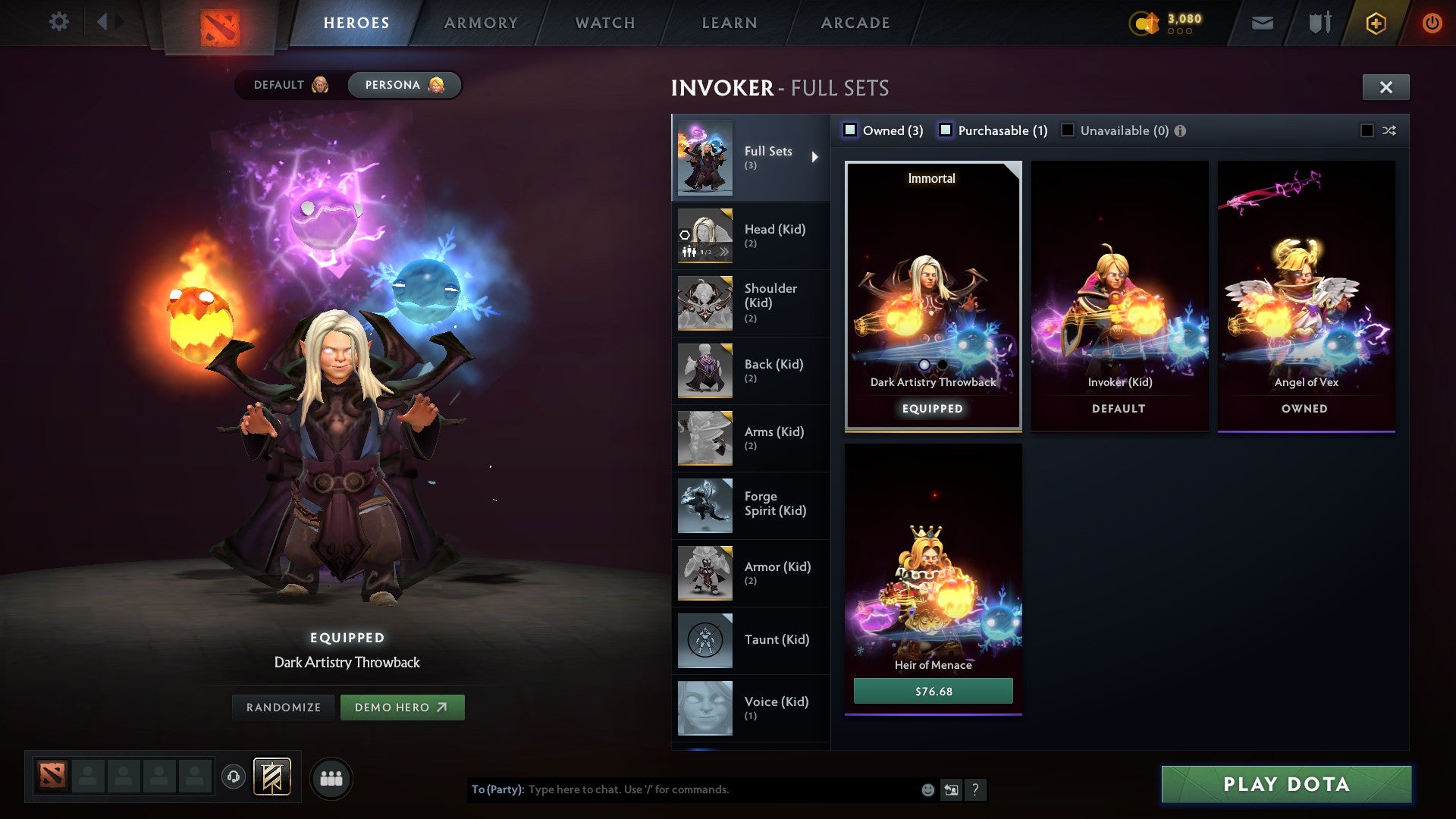
Task: Open the Watch menu item
Action: (604, 22)
